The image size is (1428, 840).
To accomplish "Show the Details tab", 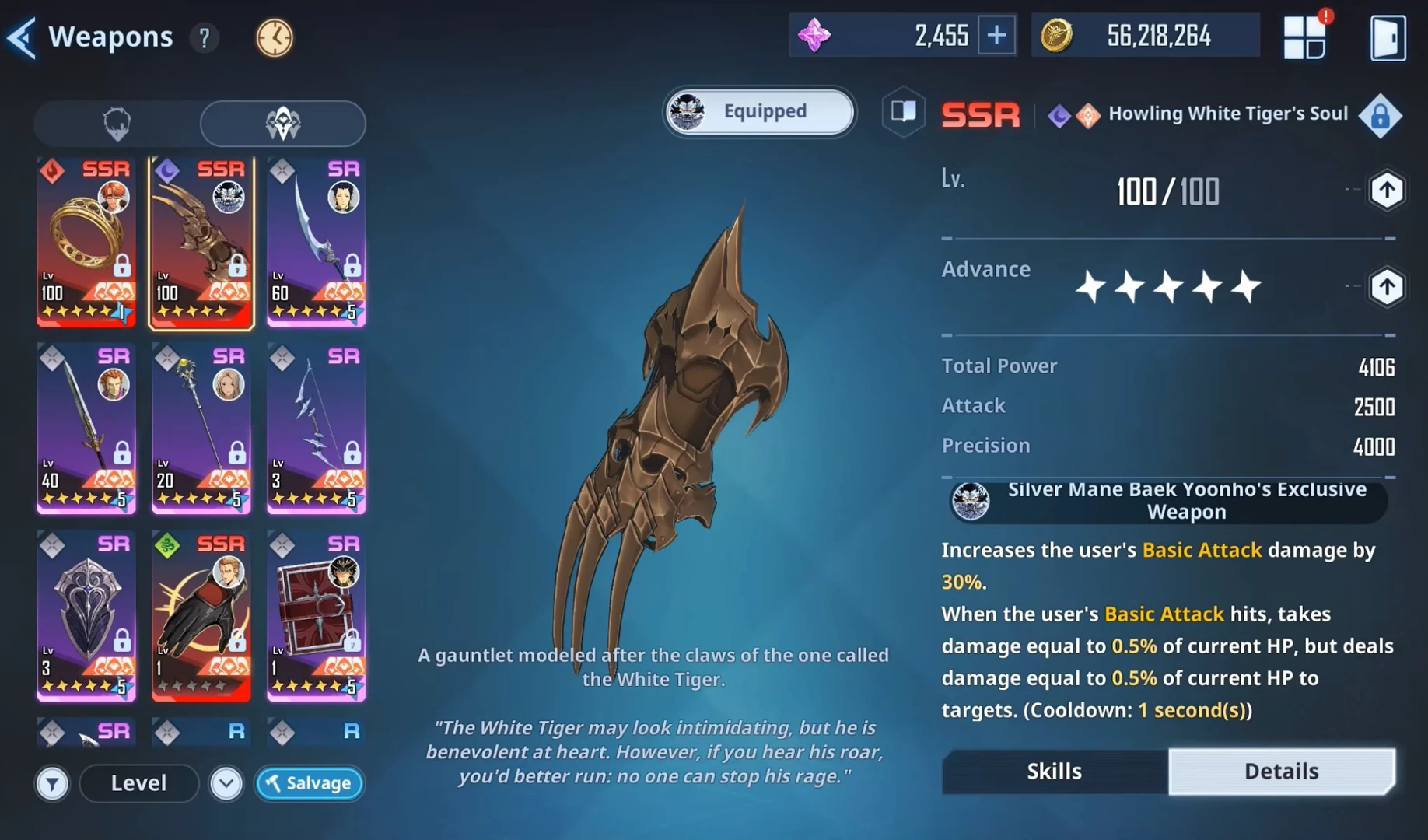I will pos(1281,771).
